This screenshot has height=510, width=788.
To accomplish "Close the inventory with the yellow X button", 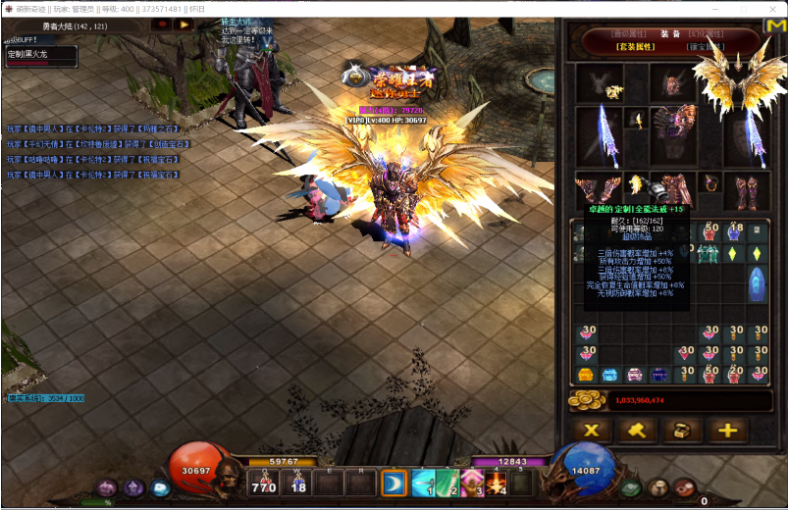I will [592, 431].
